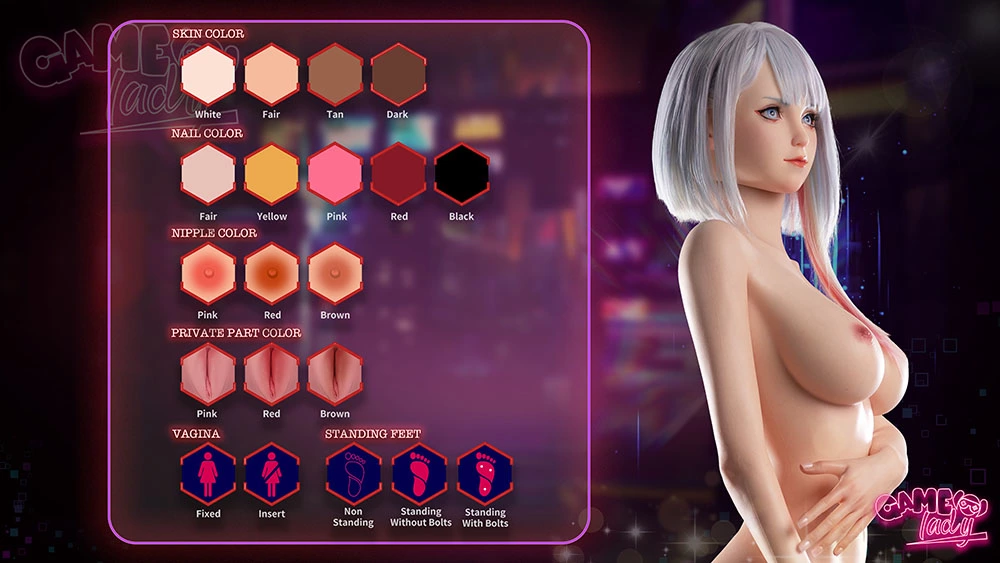Choose Pink under Nipple Color
Image resolution: width=1000 pixels, height=563 pixels.
click(x=208, y=273)
